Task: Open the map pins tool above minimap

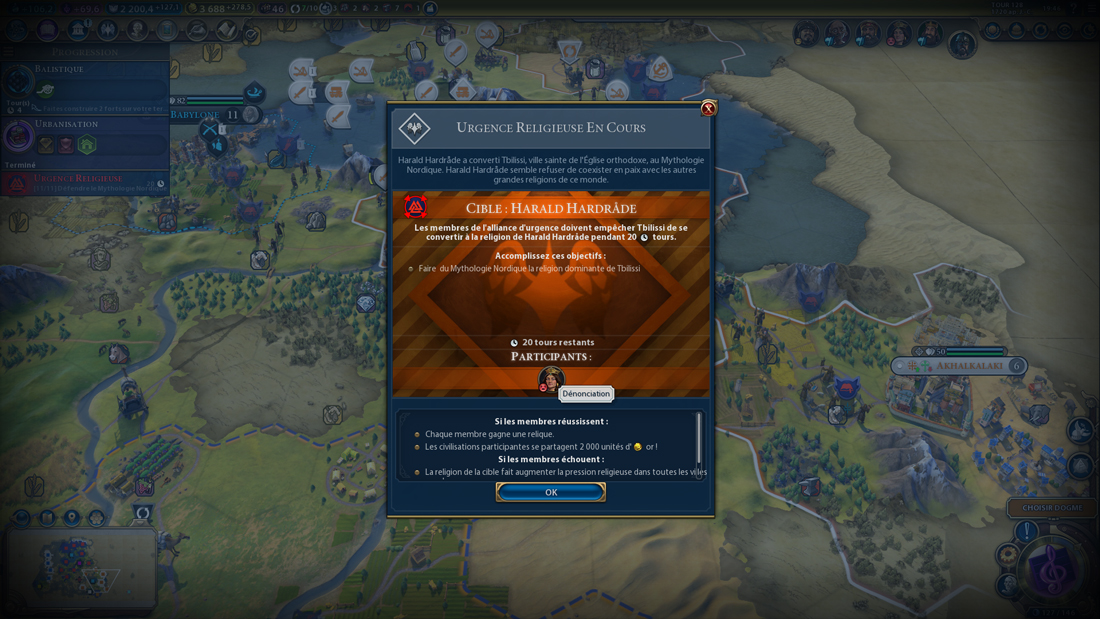Action: click(x=72, y=517)
